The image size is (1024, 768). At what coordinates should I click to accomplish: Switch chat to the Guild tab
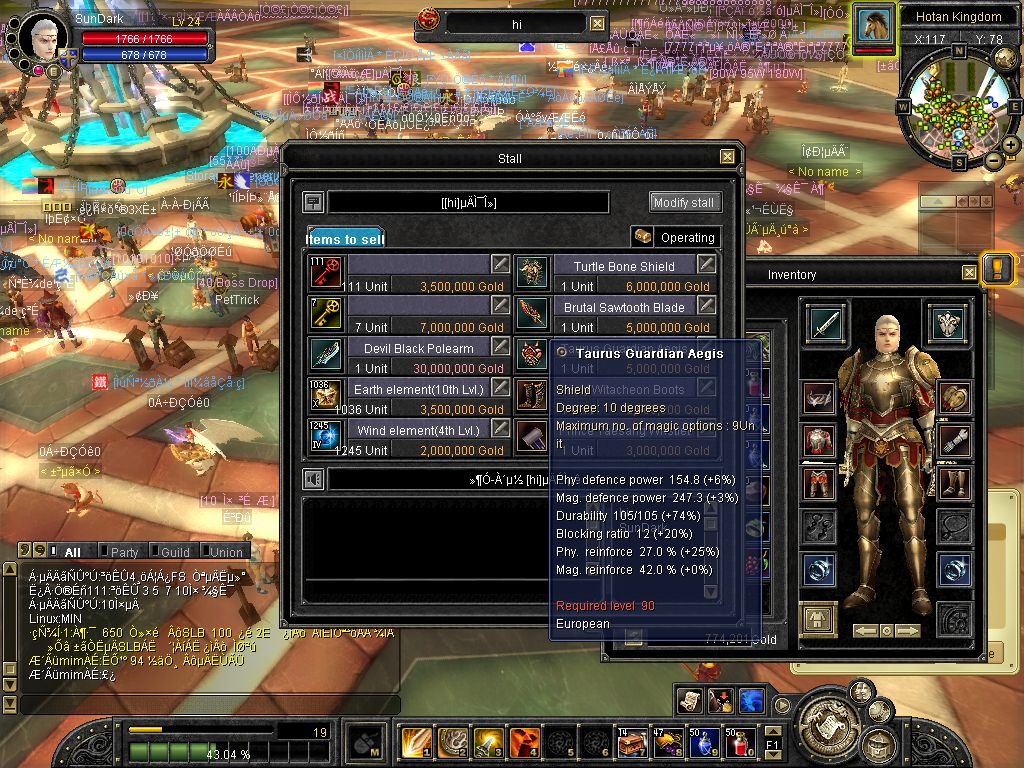[174, 552]
